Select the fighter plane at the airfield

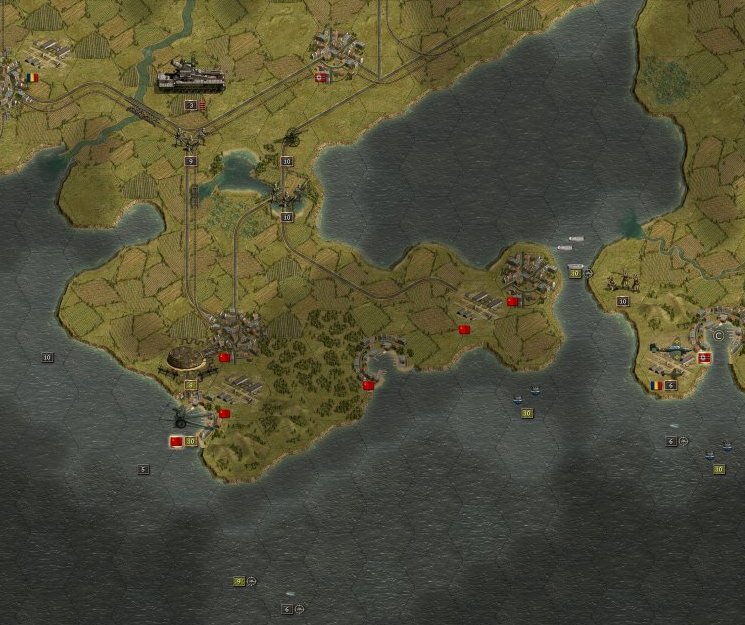coord(671,352)
